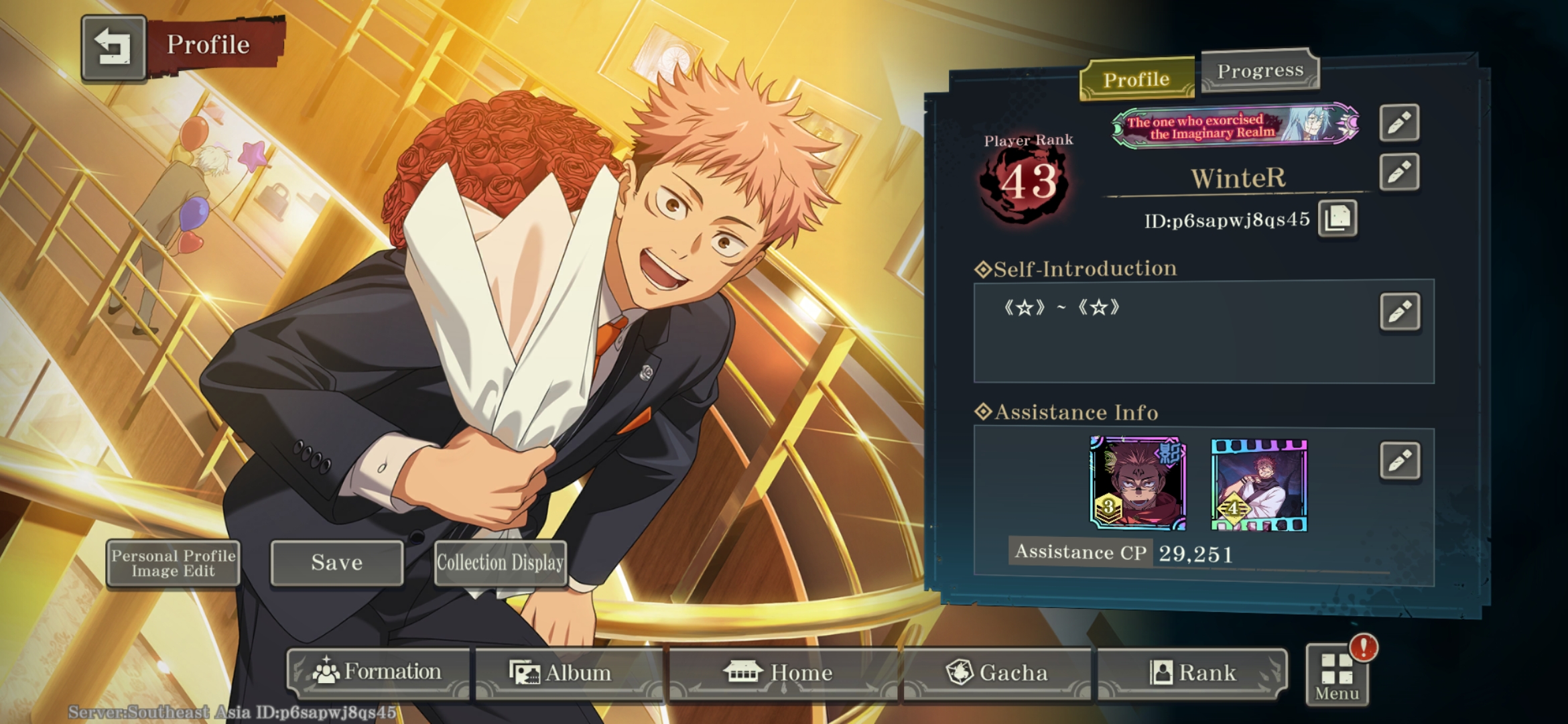Copy the player ID to clipboard
Viewport: 1568px width, 724px height.
tap(1337, 218)
